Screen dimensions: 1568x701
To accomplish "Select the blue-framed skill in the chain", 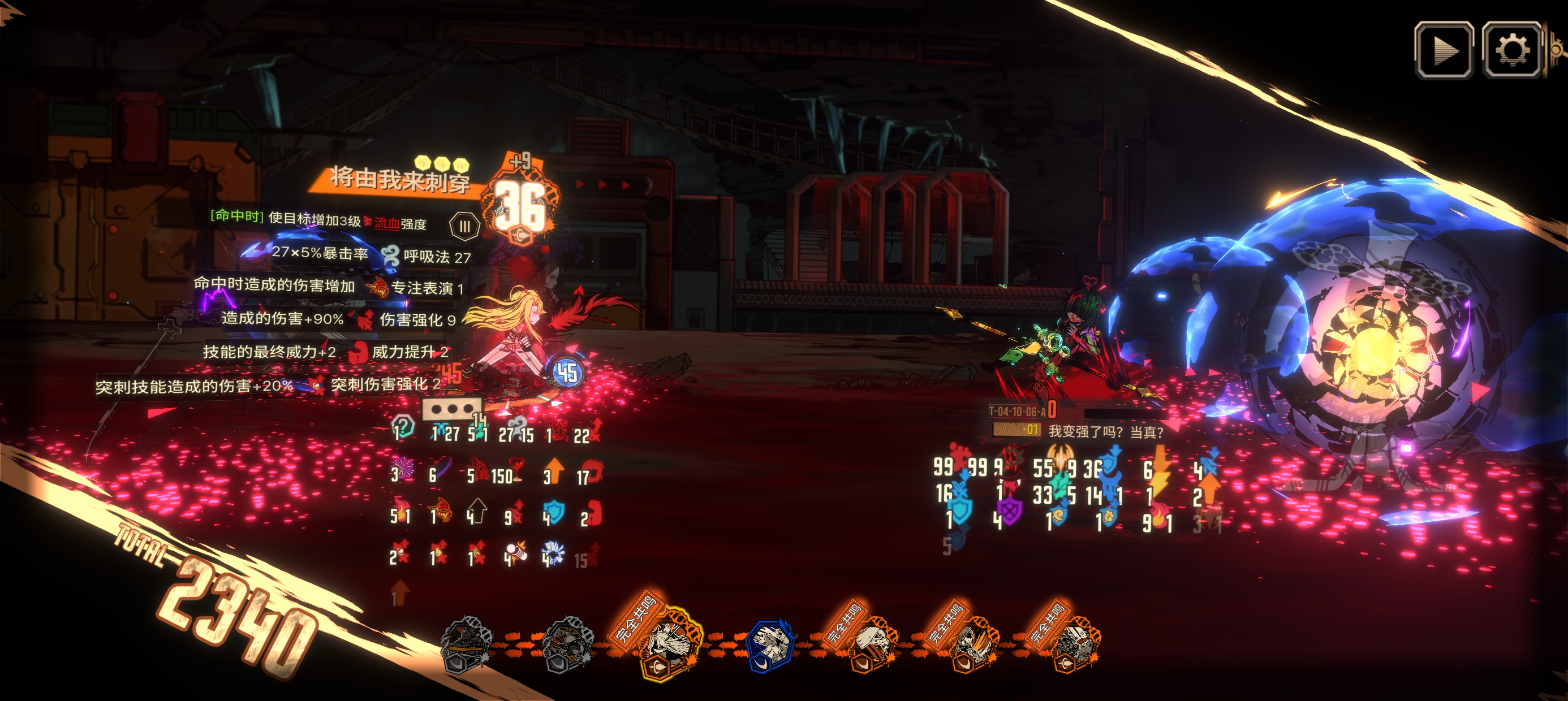I will coord(769,646).
